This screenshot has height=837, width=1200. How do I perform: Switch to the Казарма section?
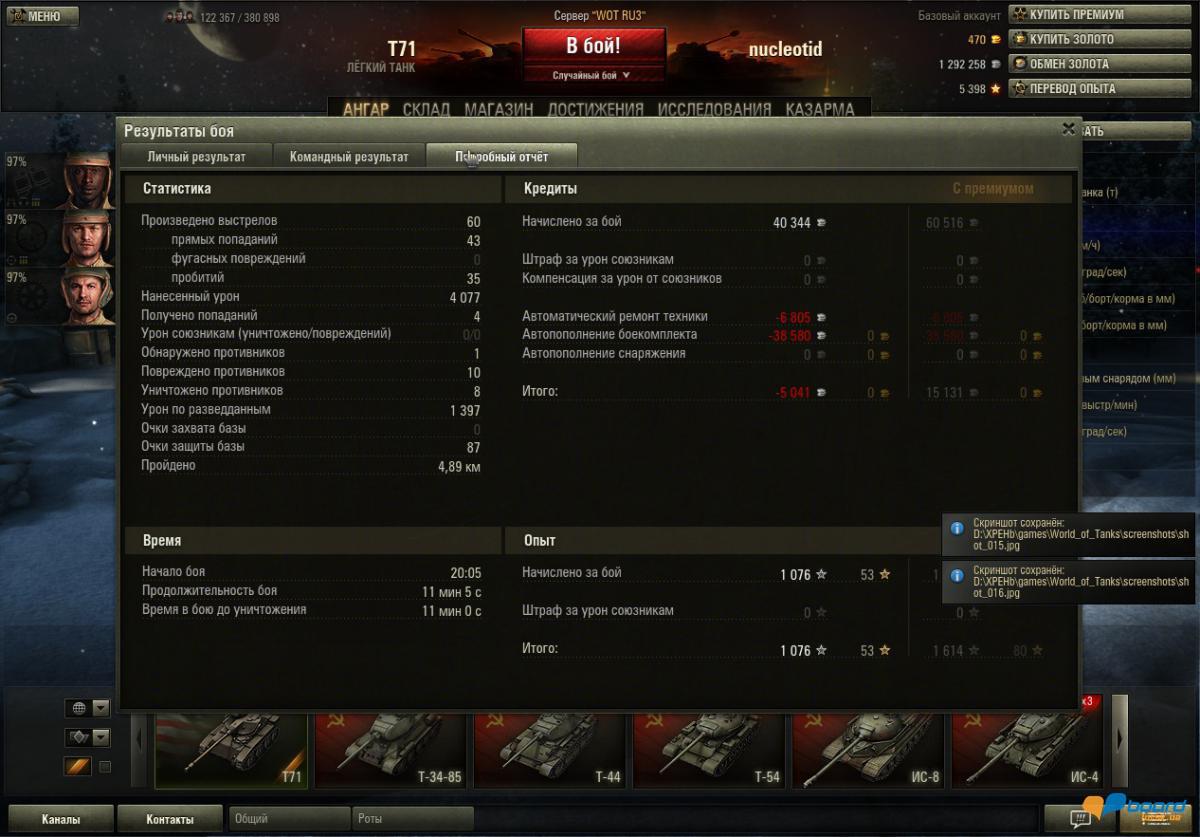tap(819, 109)
